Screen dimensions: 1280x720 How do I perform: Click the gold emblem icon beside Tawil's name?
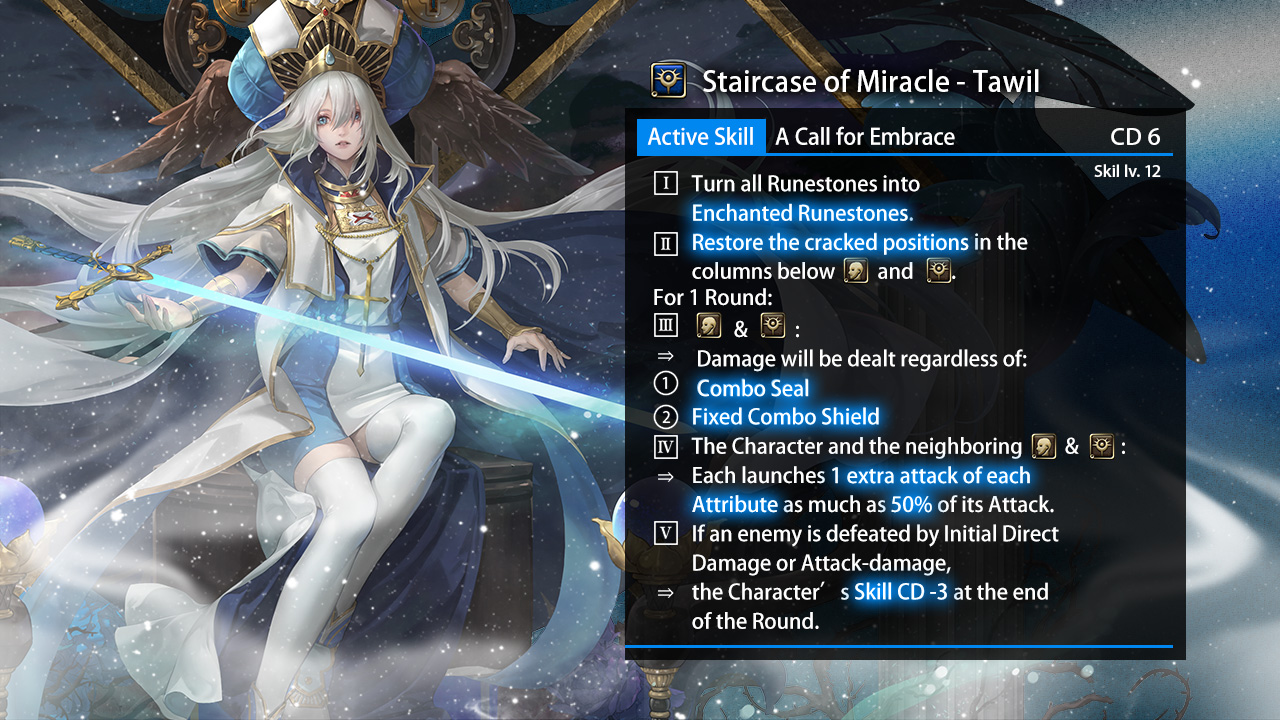[668, 80]
